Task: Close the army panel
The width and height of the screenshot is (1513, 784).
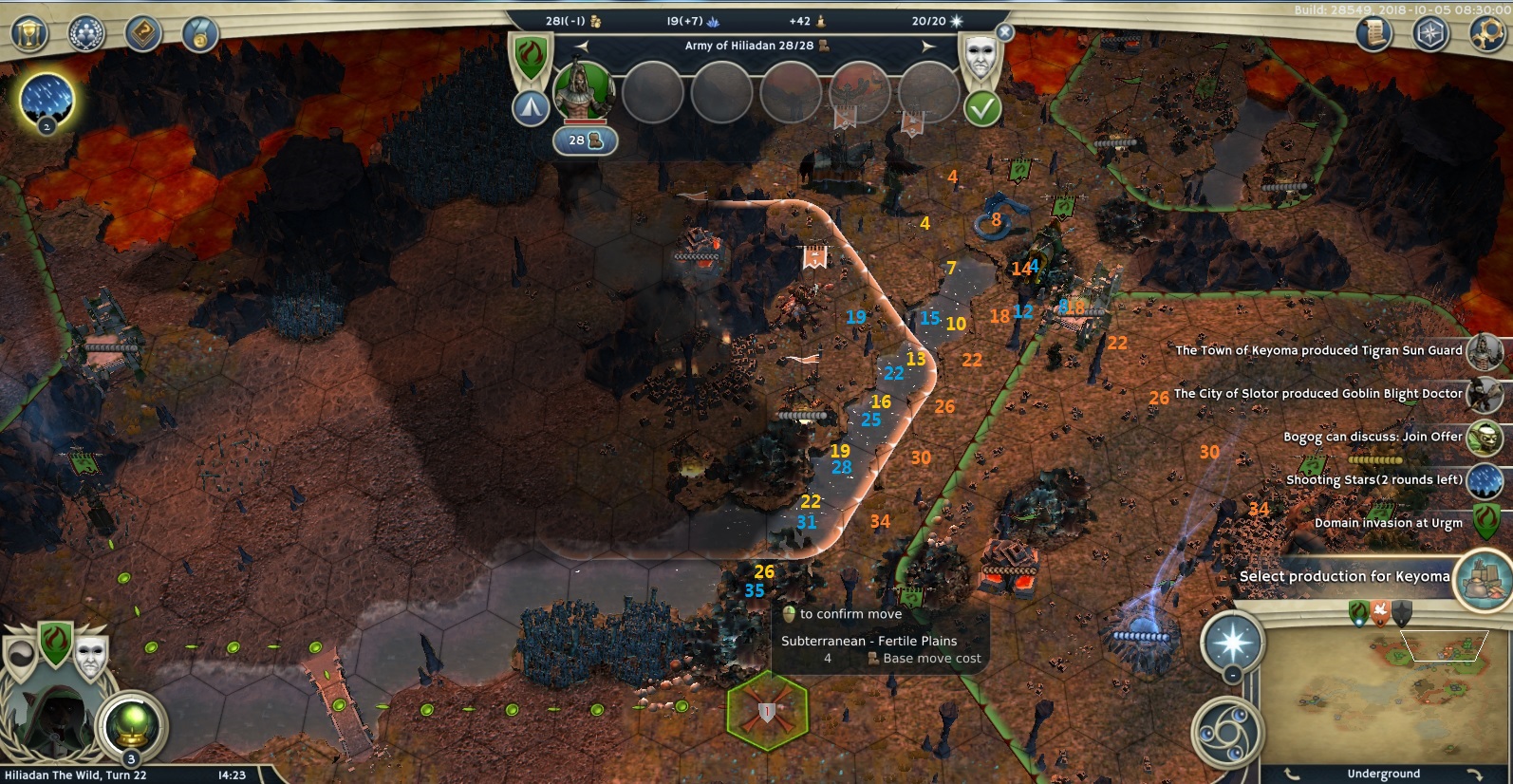Action: [x=1005, y=32]
